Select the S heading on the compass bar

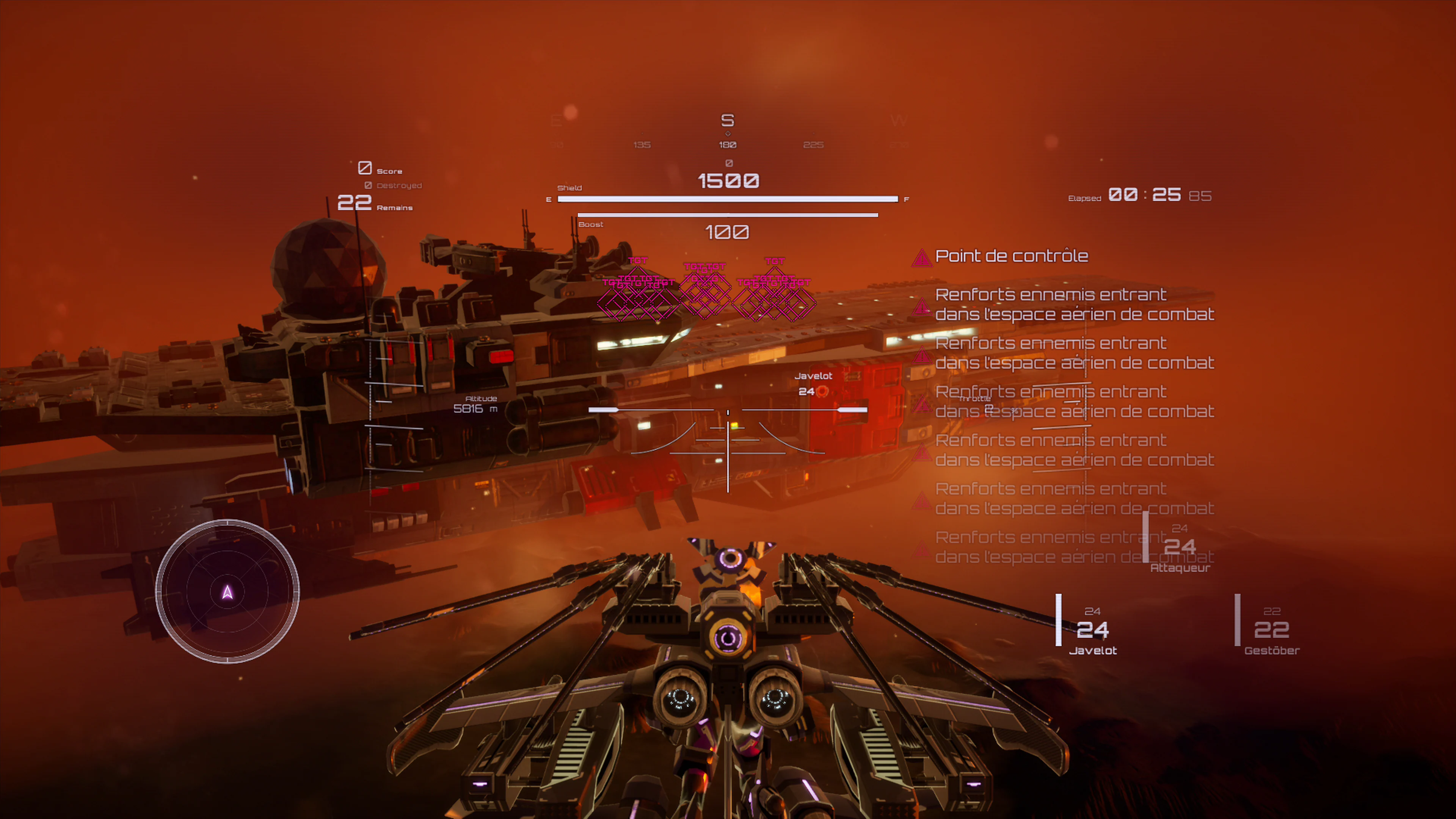coord(728,121)
